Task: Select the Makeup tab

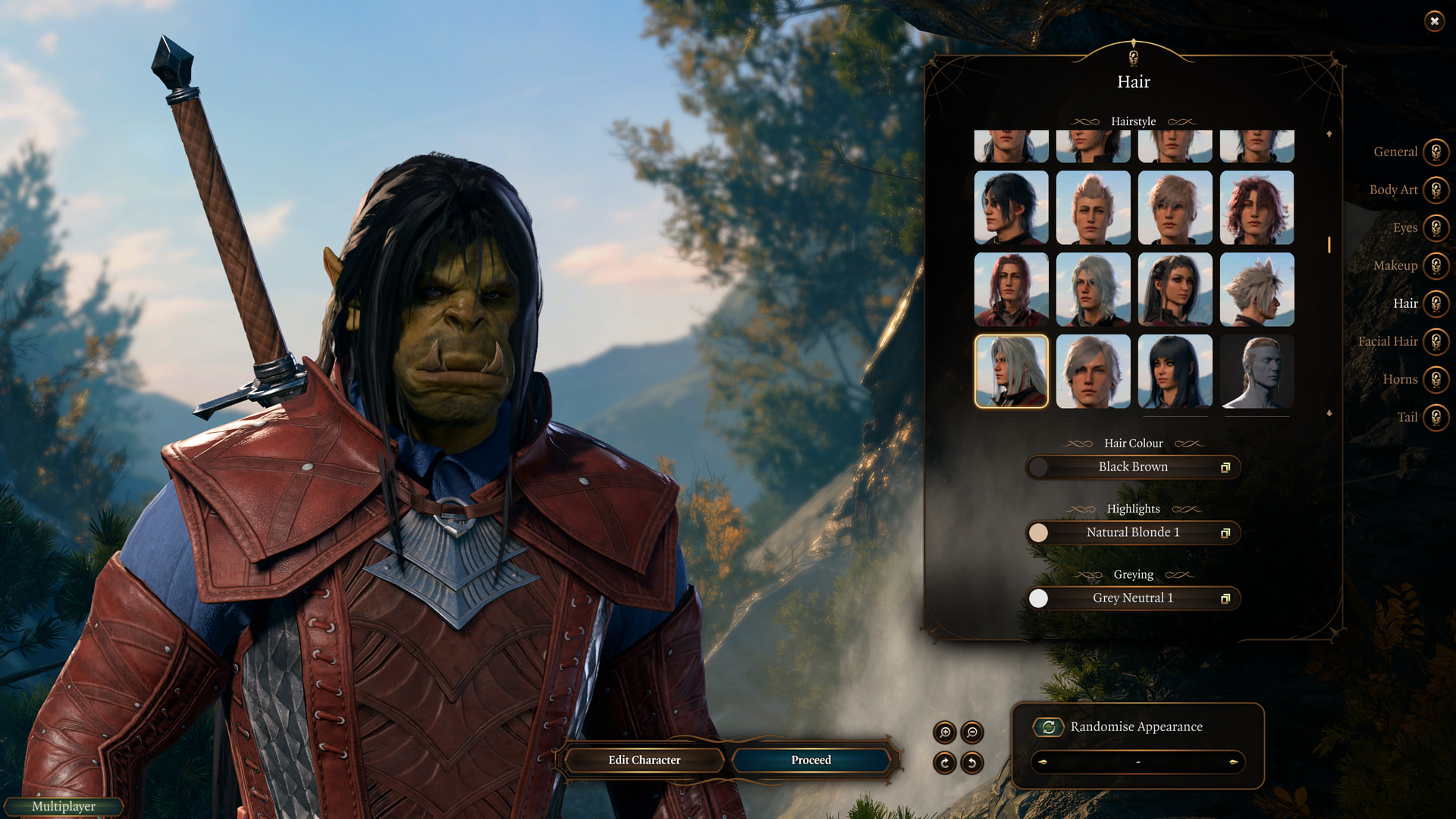Action: [x=1436, y=266]
